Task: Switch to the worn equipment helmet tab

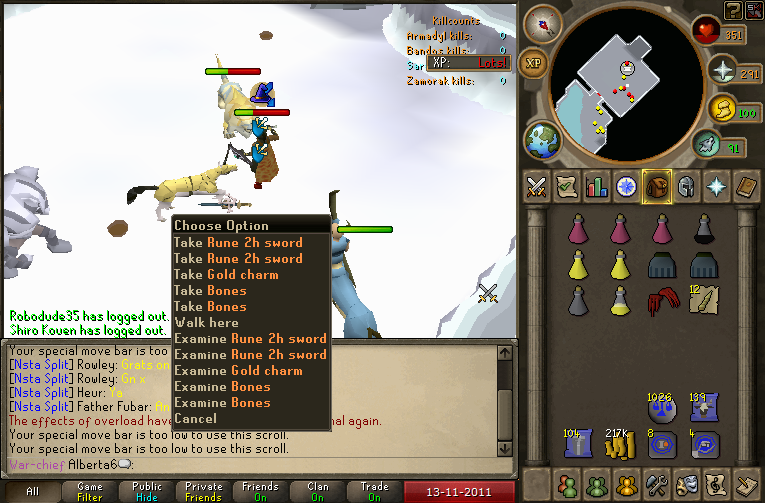Action: coord(687,186)
